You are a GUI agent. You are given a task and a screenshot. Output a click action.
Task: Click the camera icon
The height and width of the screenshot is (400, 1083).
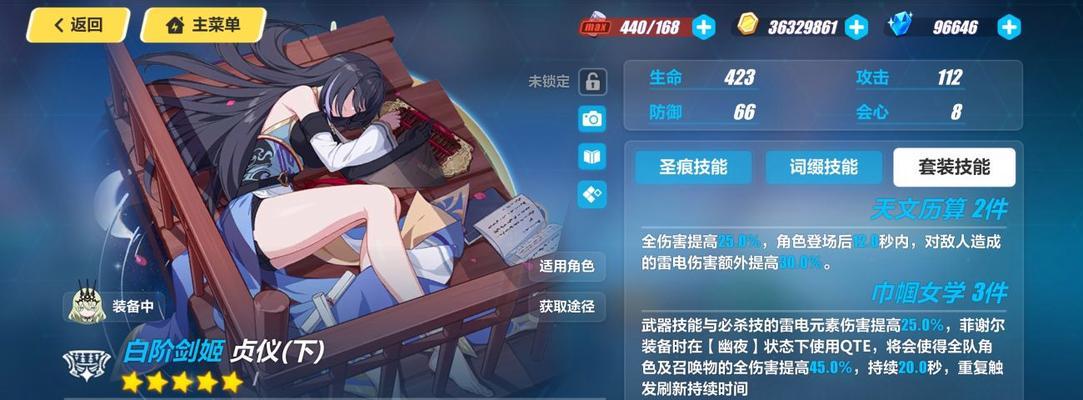click(x=592, y=119)
